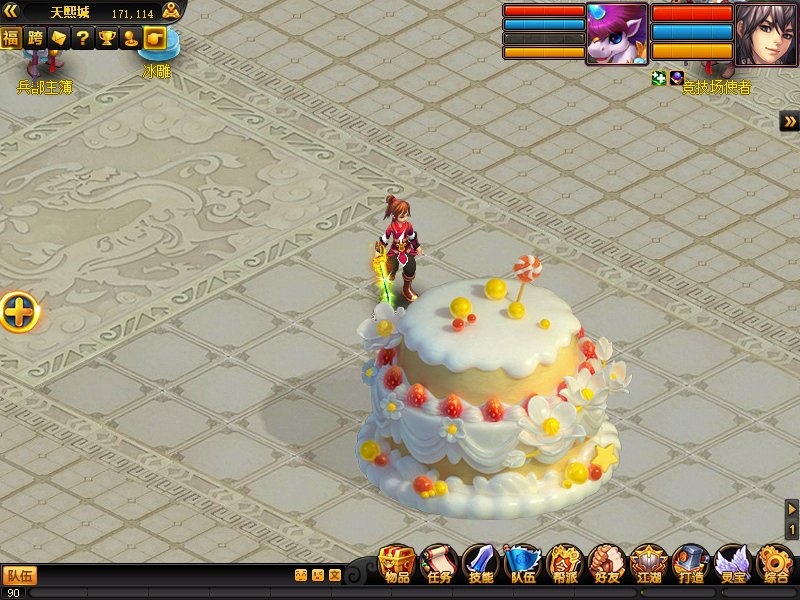Click the round yellow plus button

(x=19, y=313)
